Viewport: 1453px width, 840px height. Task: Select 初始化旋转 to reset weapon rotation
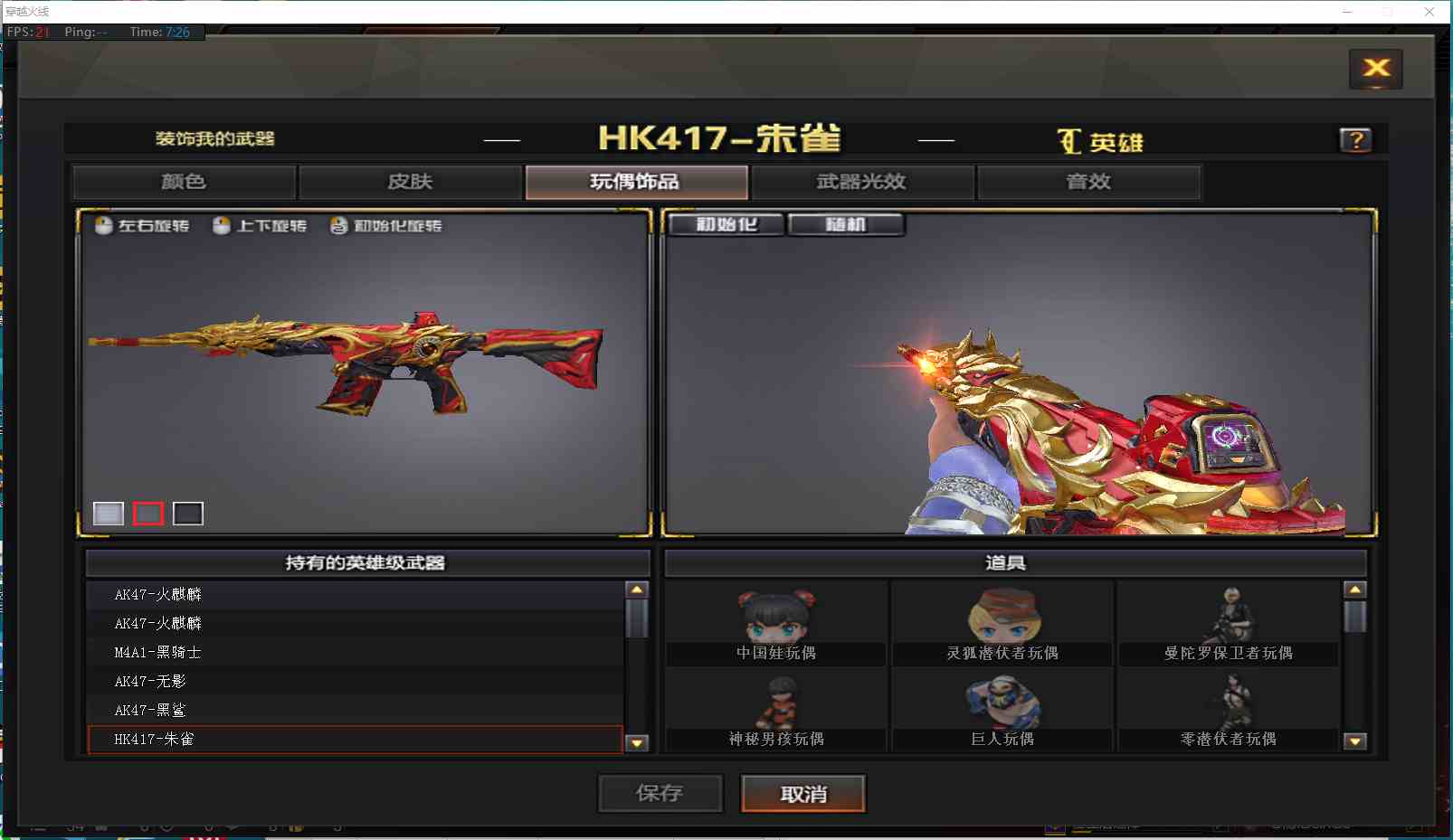[338, 226]
